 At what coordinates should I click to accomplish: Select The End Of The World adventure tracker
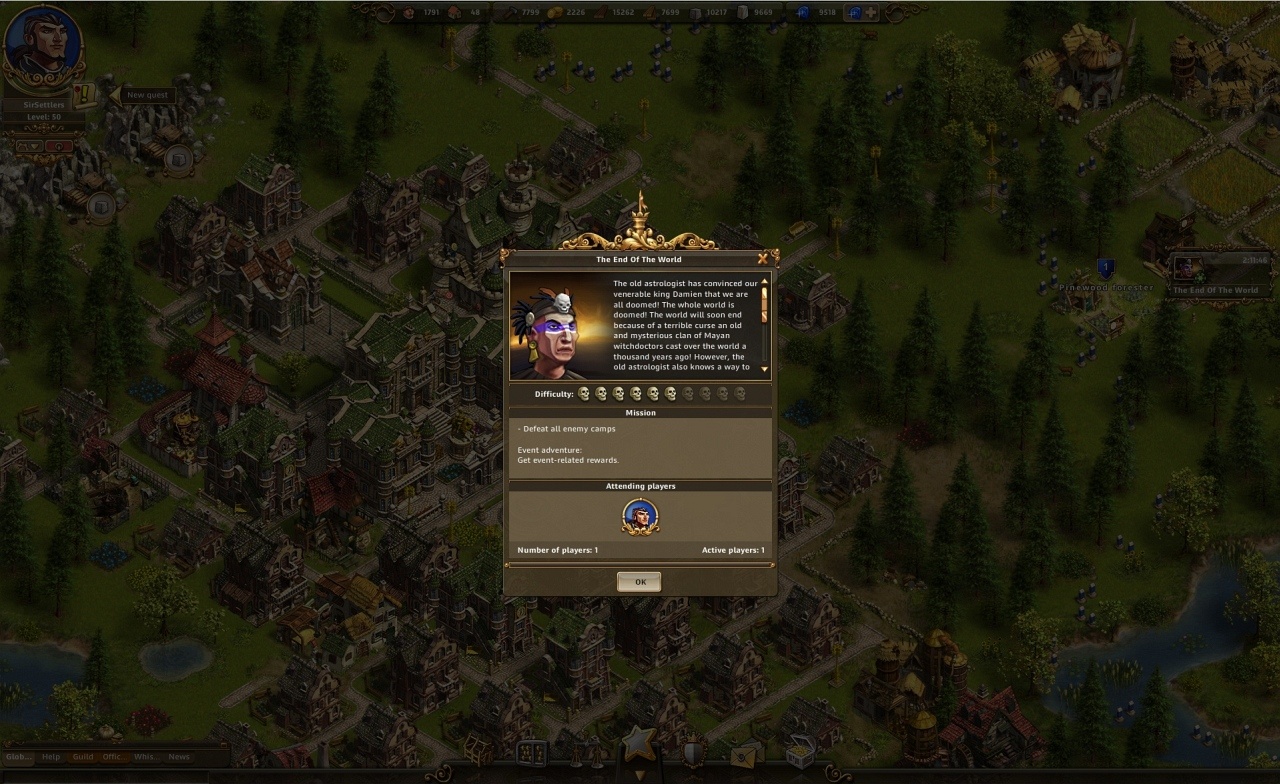(x=1215, y=275)
